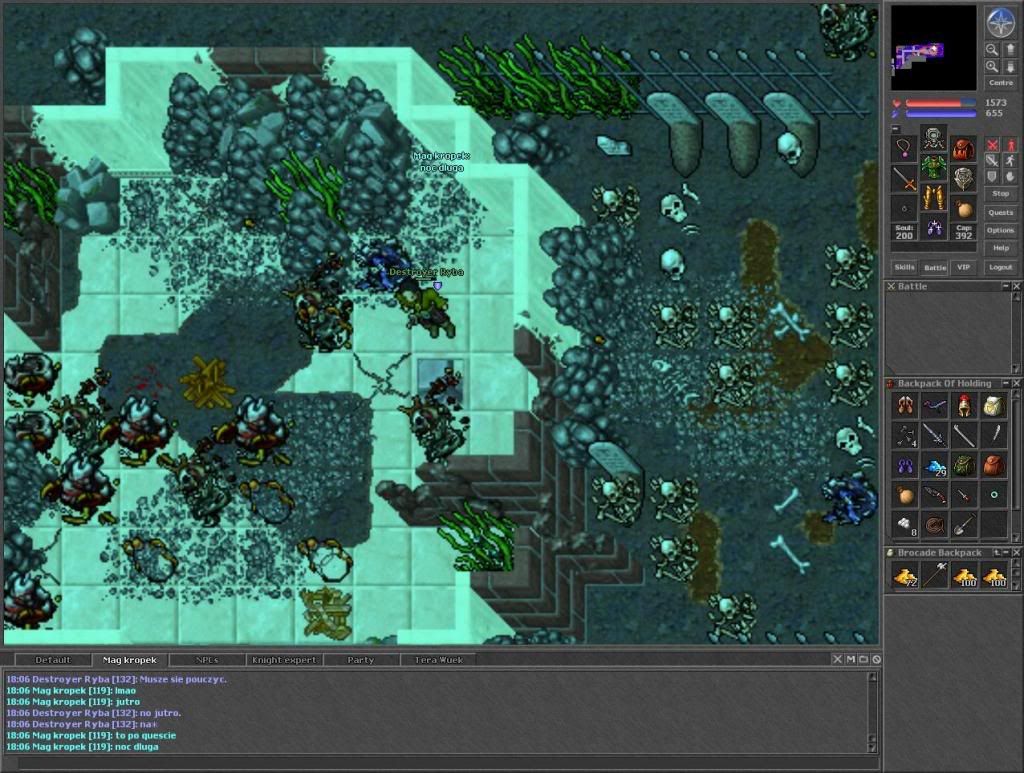The height and width of the screenshot is (773, 1024).
Task: Select the rope coil in the backpack
Action: tap(934, 523)
